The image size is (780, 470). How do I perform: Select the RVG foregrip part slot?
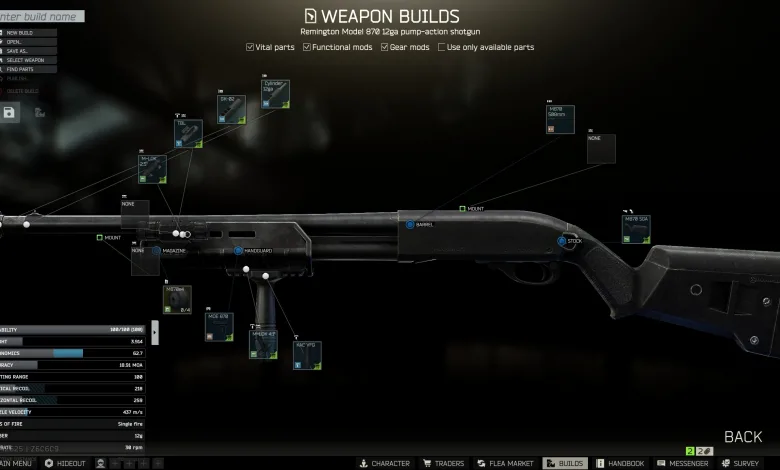pyautogui.click(x=306, y=355)
